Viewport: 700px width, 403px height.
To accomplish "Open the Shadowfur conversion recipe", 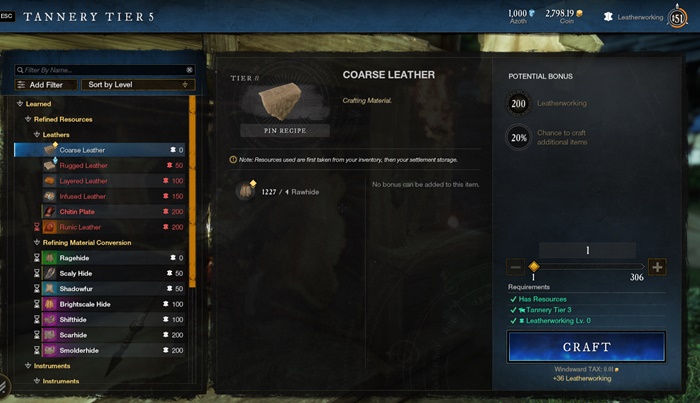I will coord(76,288).
